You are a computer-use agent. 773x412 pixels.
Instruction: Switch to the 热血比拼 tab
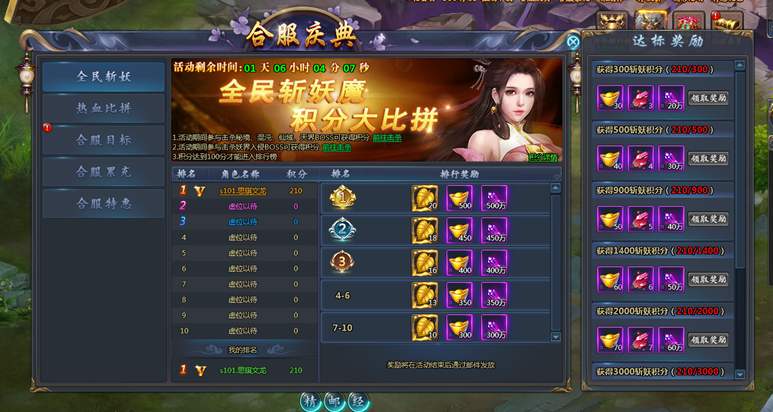(x=103, y=107)
